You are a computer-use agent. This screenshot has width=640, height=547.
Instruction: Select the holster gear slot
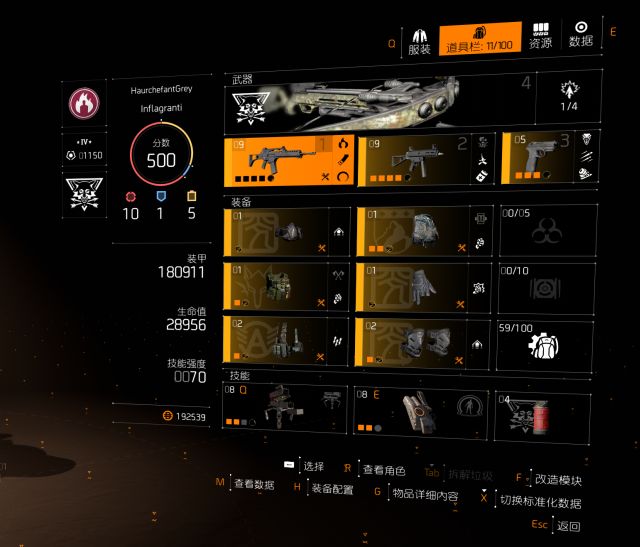[x=288, y=340]
